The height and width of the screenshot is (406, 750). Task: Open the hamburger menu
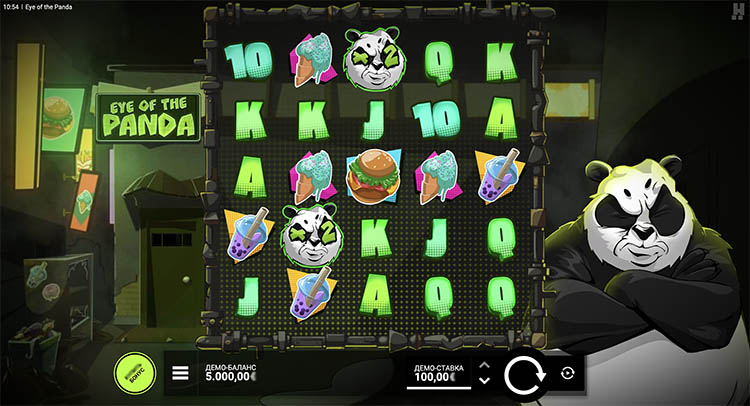pyautogui.click(x=181, y=374)
